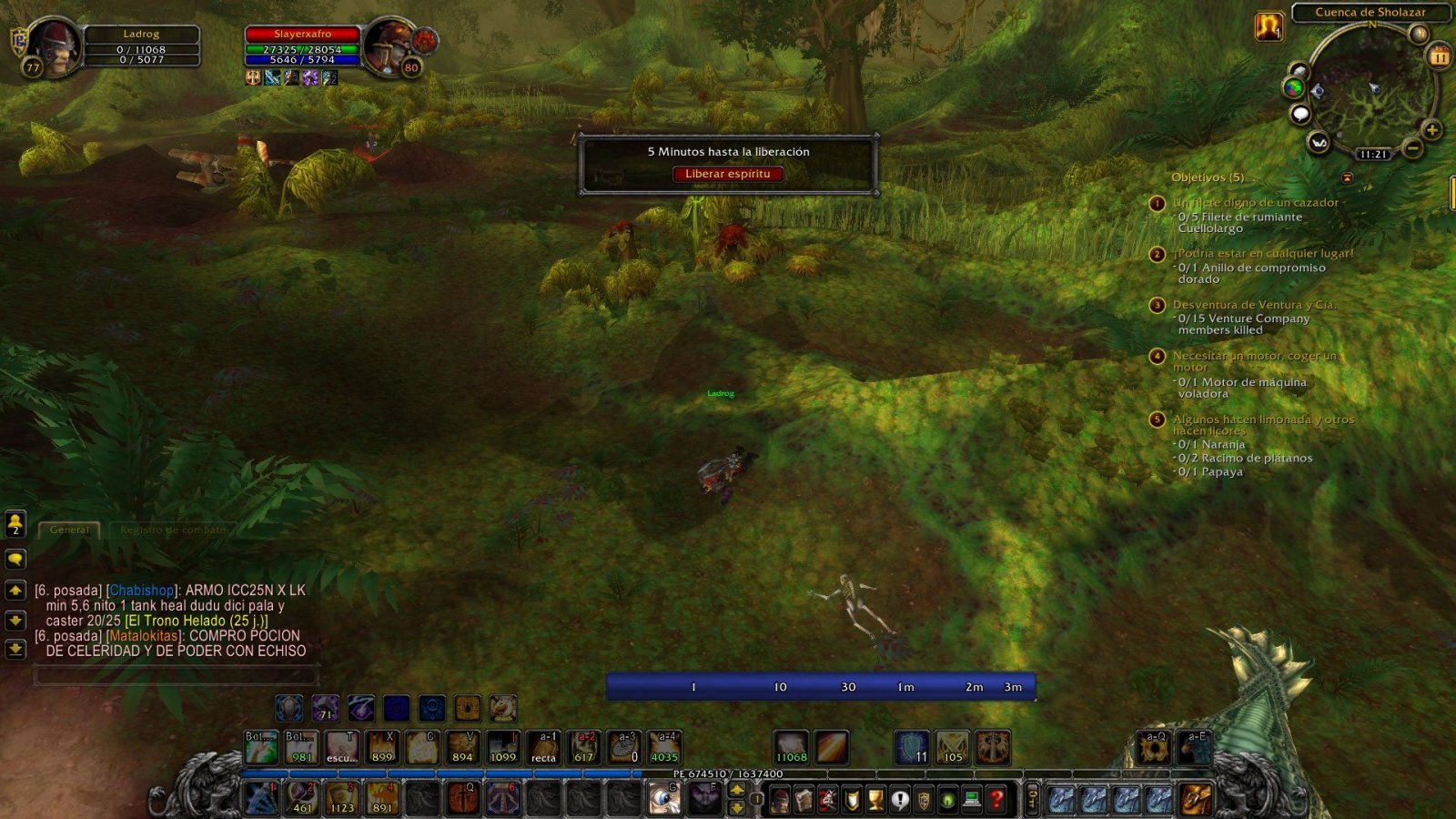Open the backpack bag at the bar's end

(x=1196, y=800)
